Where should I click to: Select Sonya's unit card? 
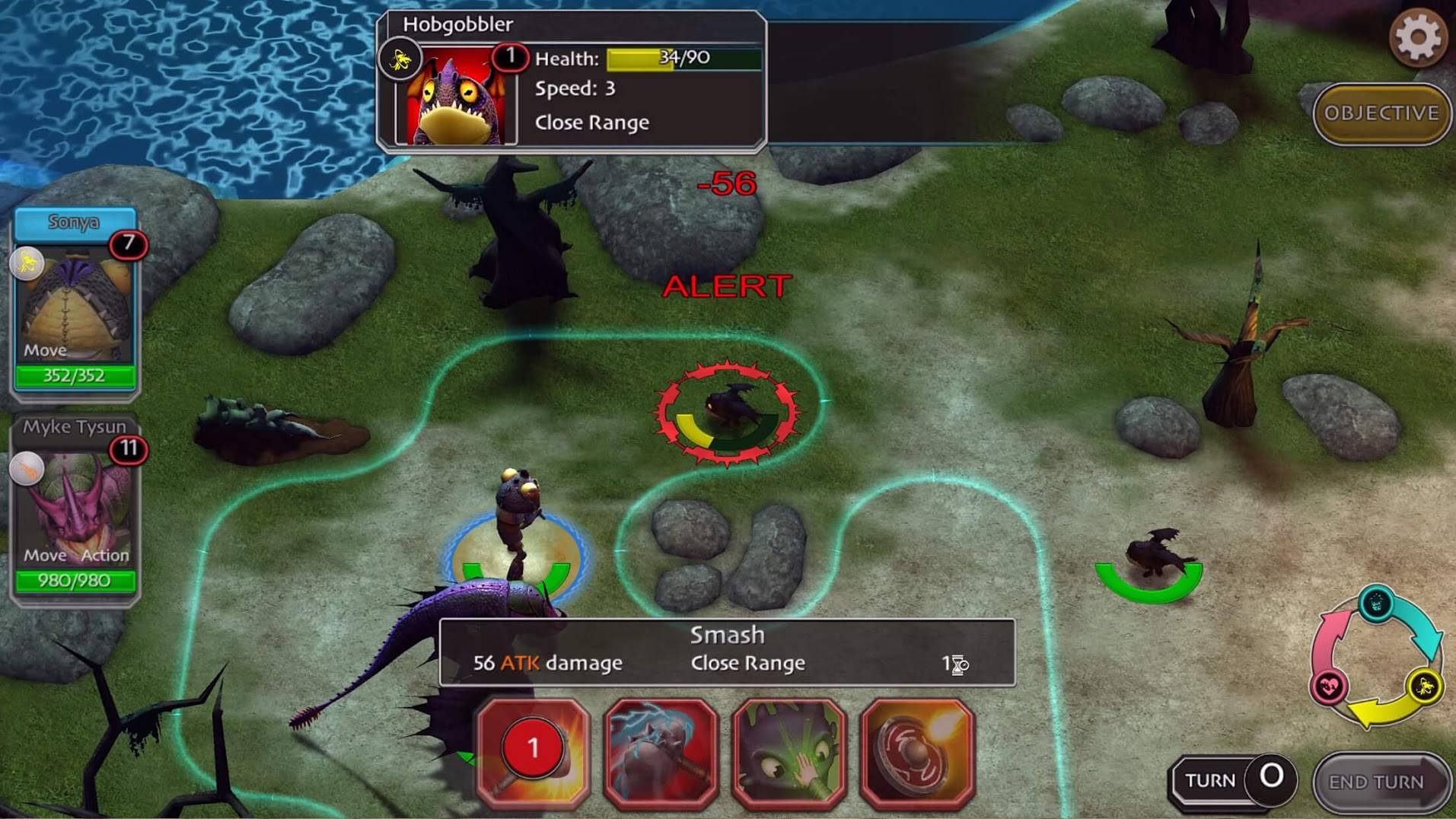pyautogui.click(x=75, y=301)
